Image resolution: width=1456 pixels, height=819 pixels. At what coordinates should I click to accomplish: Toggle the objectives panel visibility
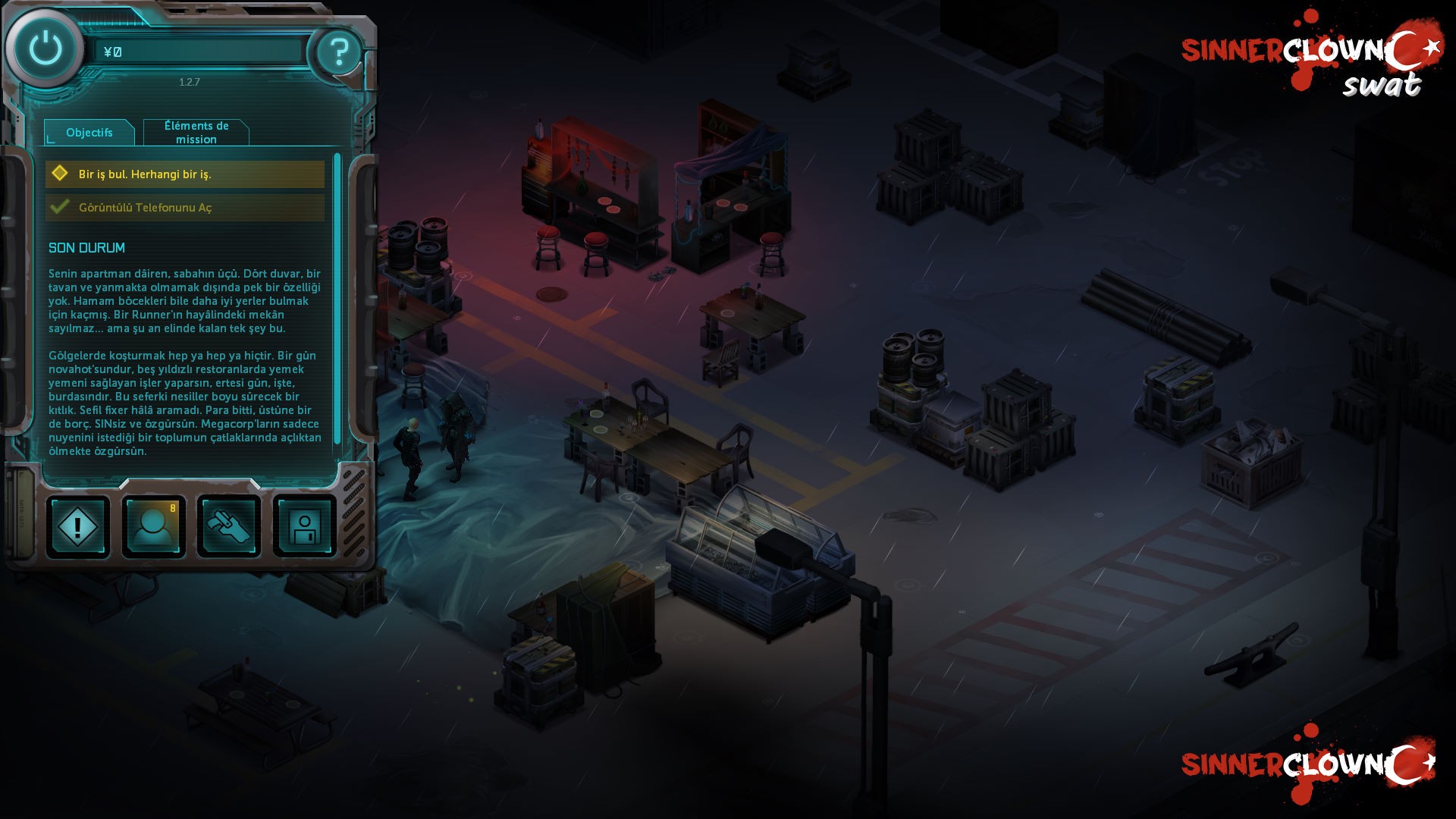(x=89, y=132)
